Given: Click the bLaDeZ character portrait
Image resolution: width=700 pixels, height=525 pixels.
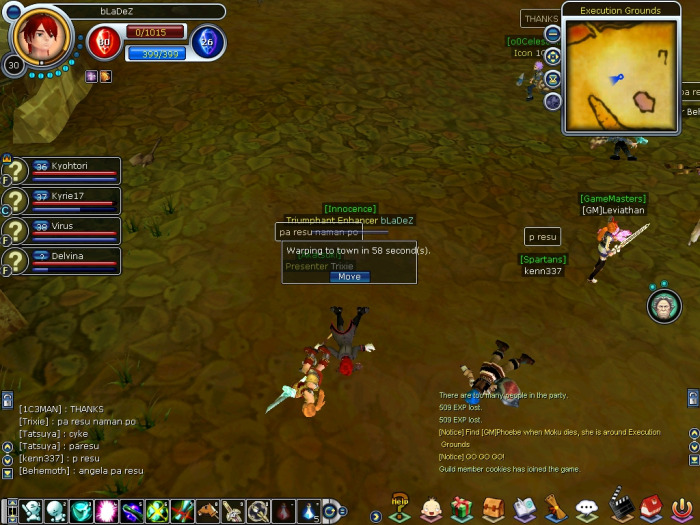Looking at the screenshot, I should 42,36.
